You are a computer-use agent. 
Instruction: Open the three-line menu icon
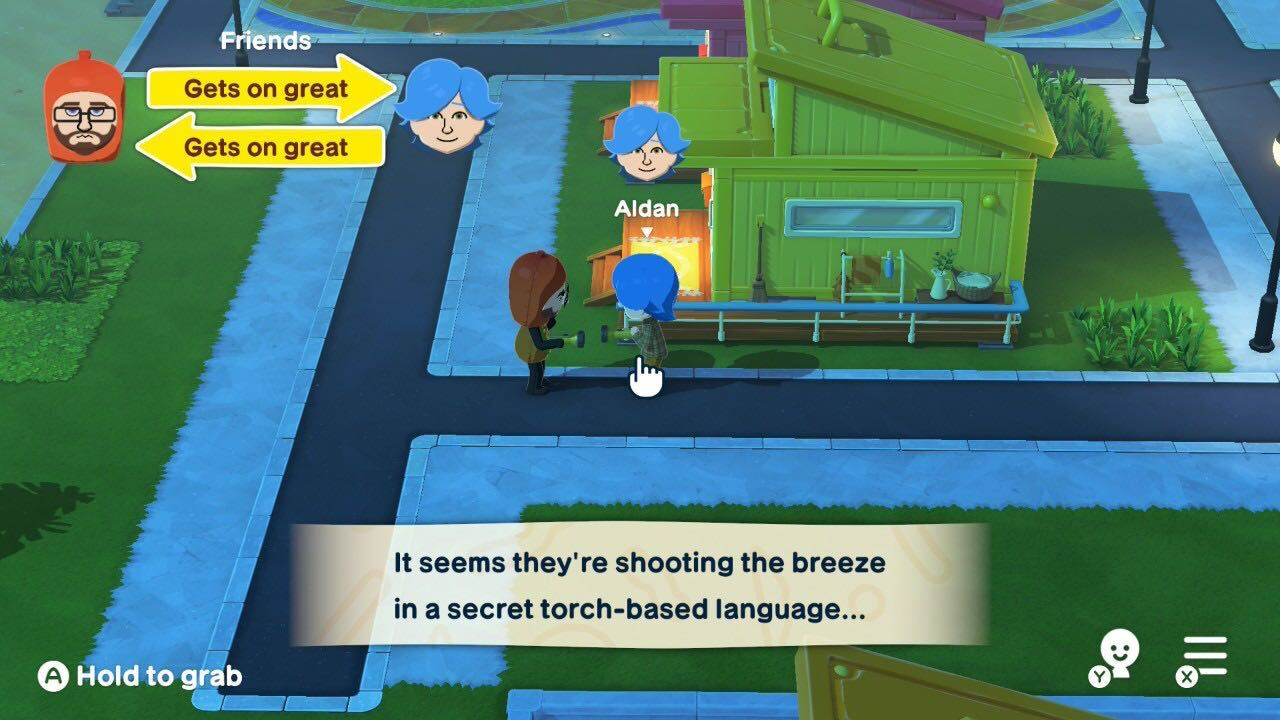pos(1204,659)
